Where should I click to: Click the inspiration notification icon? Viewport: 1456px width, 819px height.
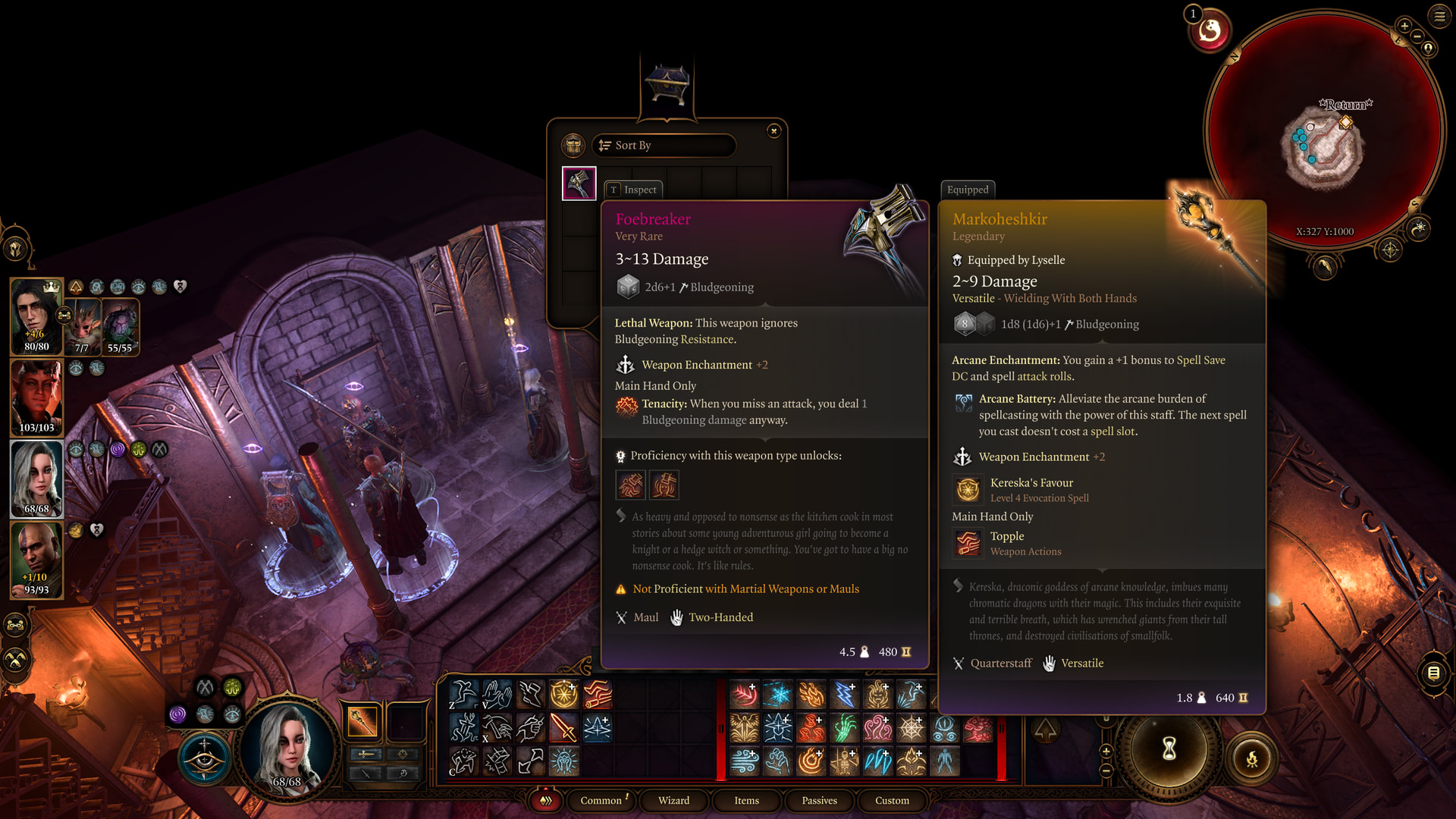pos(1210,30)
